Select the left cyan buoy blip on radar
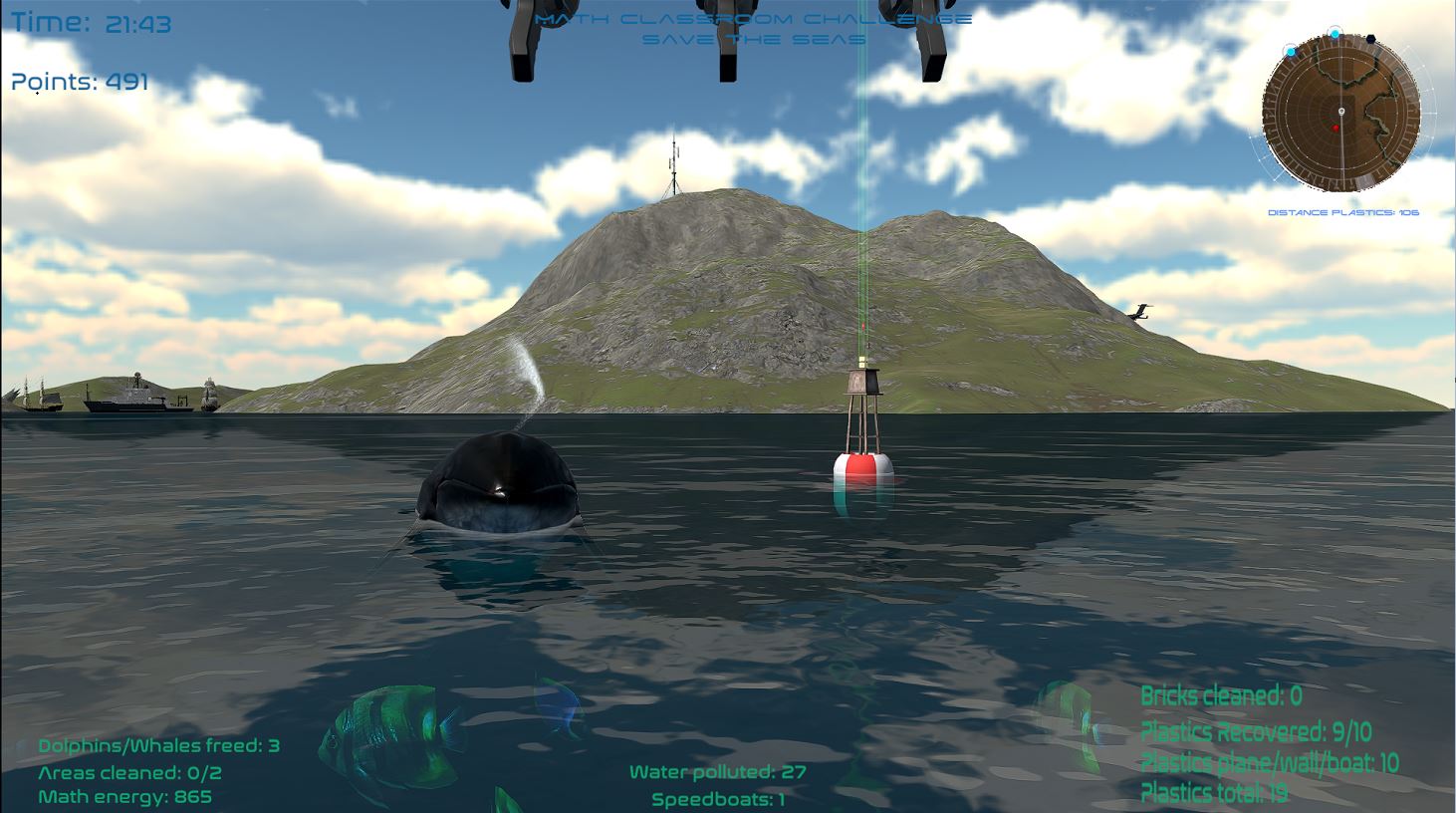This screenshot has height=813, width=1456. pos(1291,52)
